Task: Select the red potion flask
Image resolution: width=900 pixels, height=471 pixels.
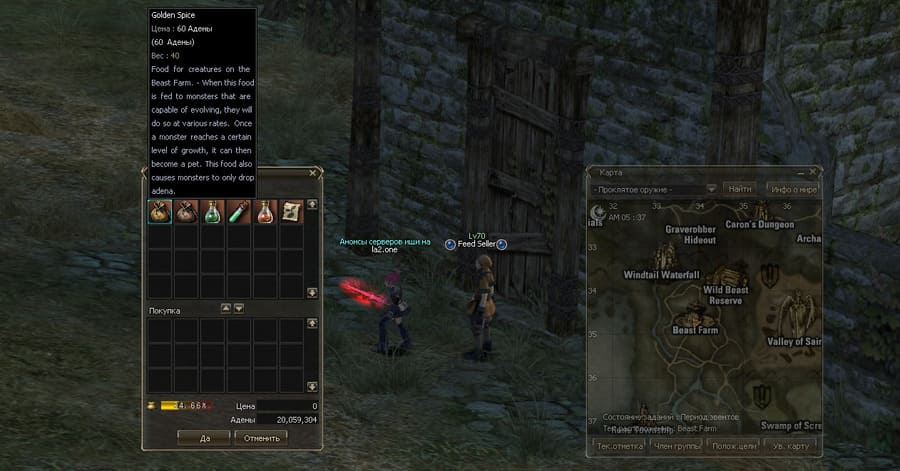Action: coord(264,211)
